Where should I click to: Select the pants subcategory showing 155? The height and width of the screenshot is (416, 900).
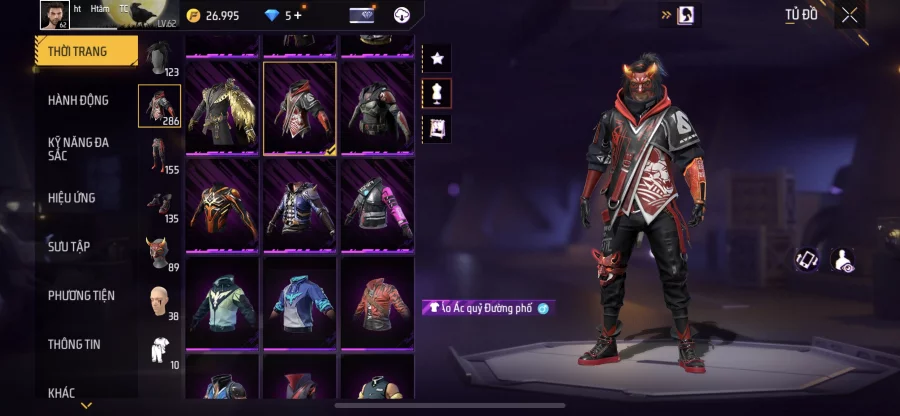159,155
